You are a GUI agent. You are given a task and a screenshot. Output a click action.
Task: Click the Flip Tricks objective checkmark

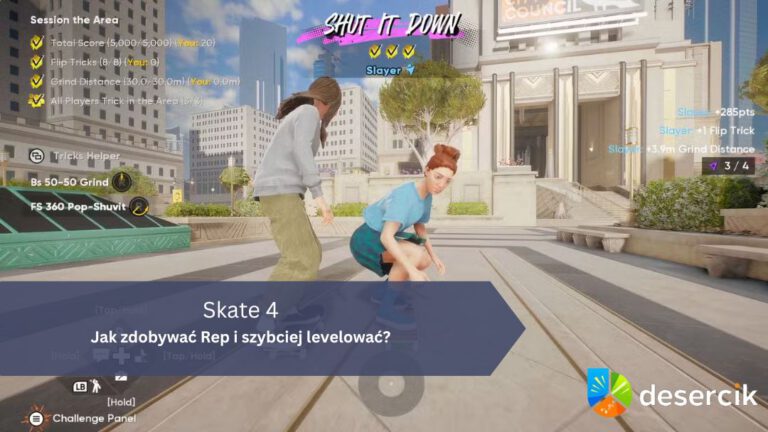coord(37,62)
